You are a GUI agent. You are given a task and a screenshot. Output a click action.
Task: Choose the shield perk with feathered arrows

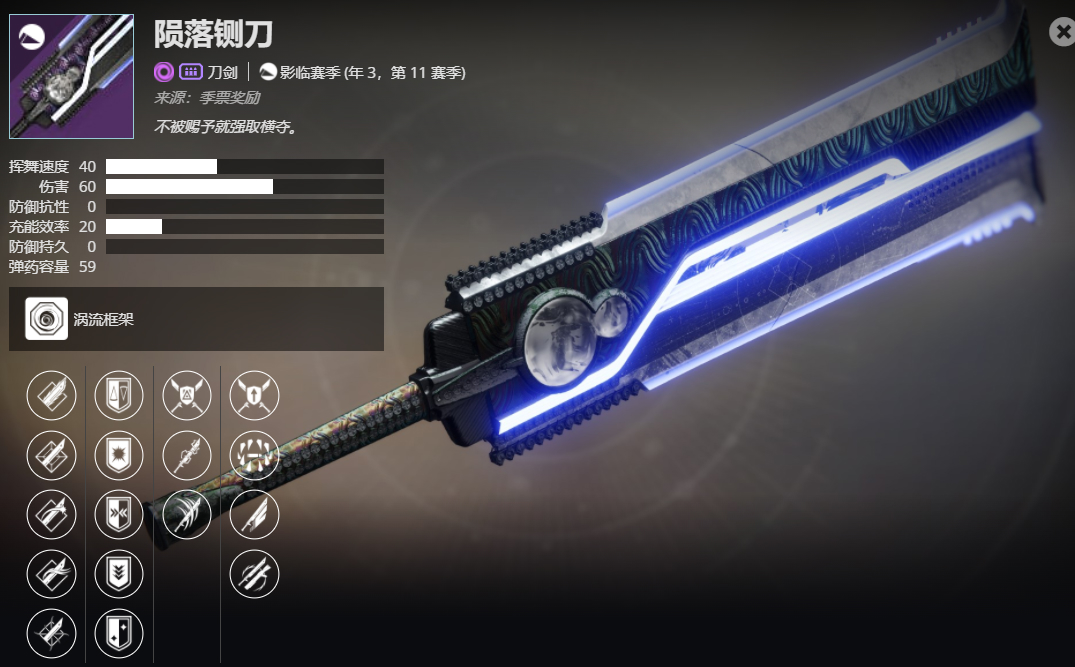point(119,515)
